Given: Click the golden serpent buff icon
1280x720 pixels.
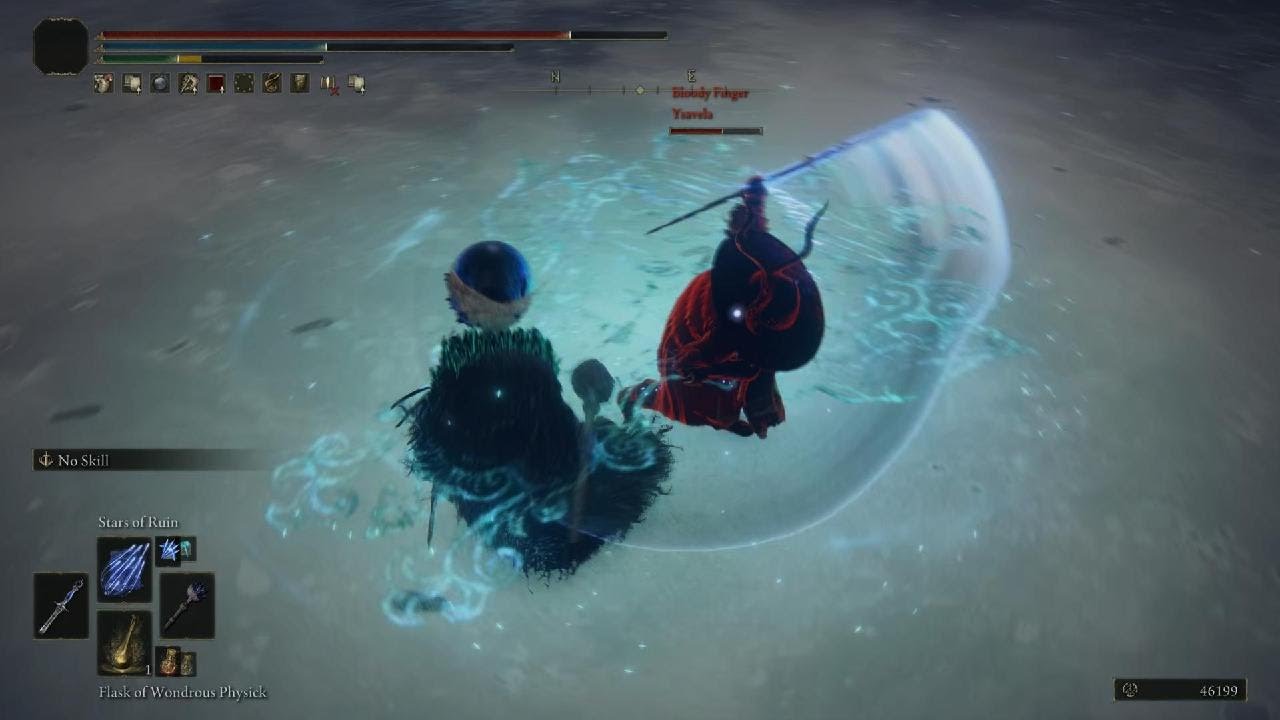Looking at the screenshot, I should point(272,84).
